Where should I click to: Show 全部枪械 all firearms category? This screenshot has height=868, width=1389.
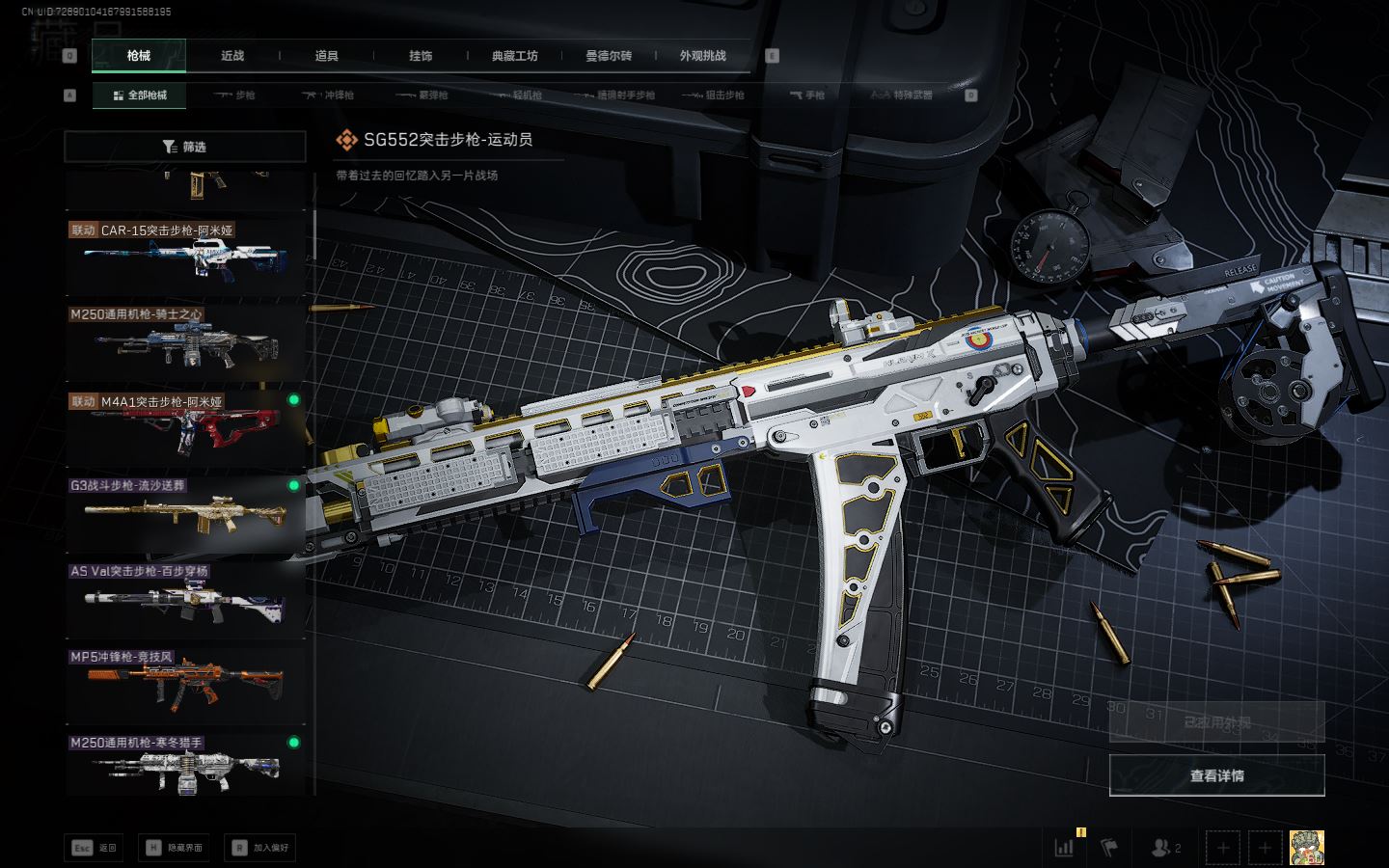tap(140, 95)
